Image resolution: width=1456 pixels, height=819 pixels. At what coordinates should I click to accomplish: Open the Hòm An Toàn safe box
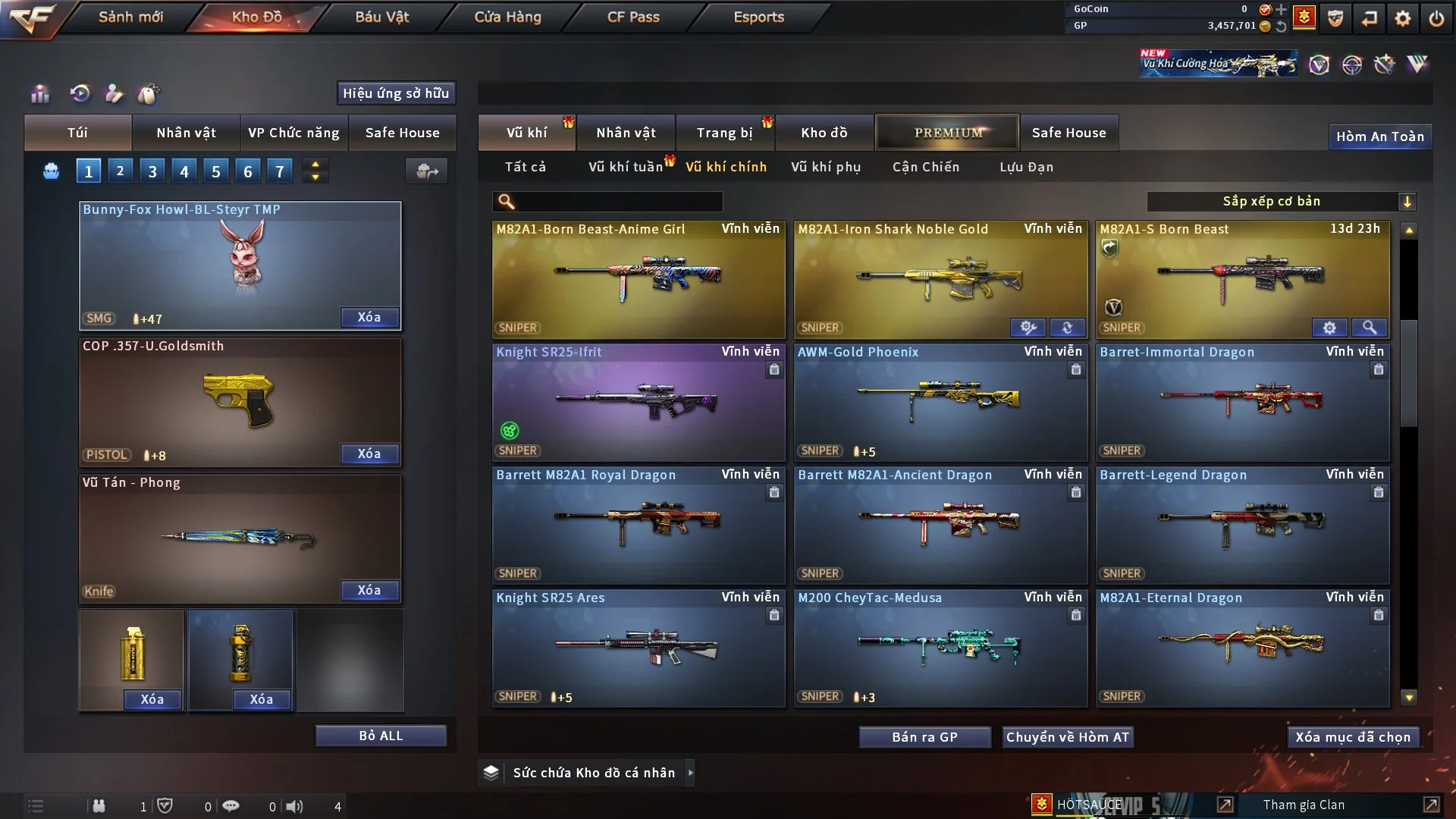(x=1379, y=136)
